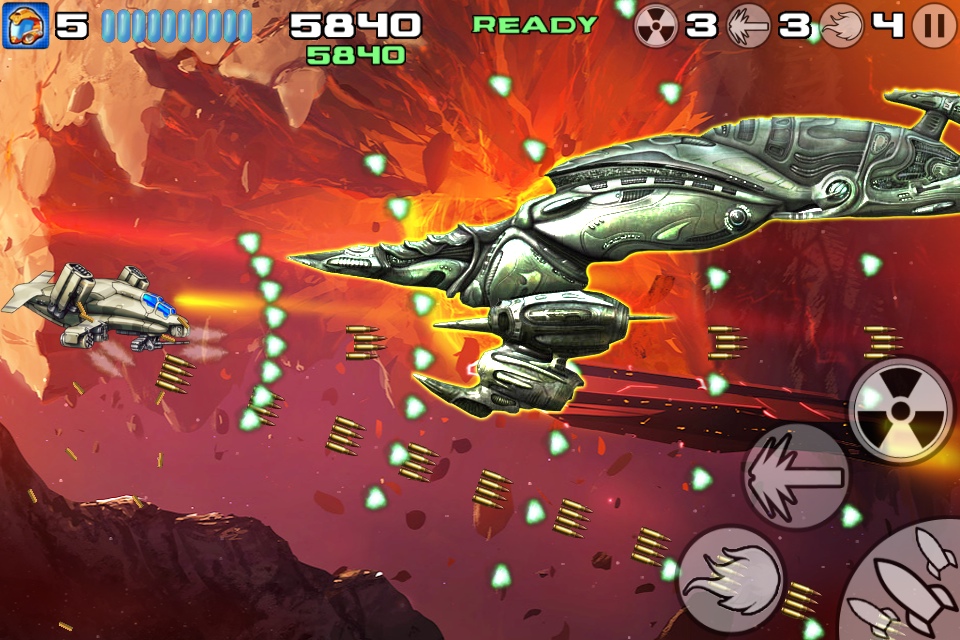The height and width of the screenshot is (640, 960).
Task: Fire the nuke with the large radiation button
Action: pos(900,410)
